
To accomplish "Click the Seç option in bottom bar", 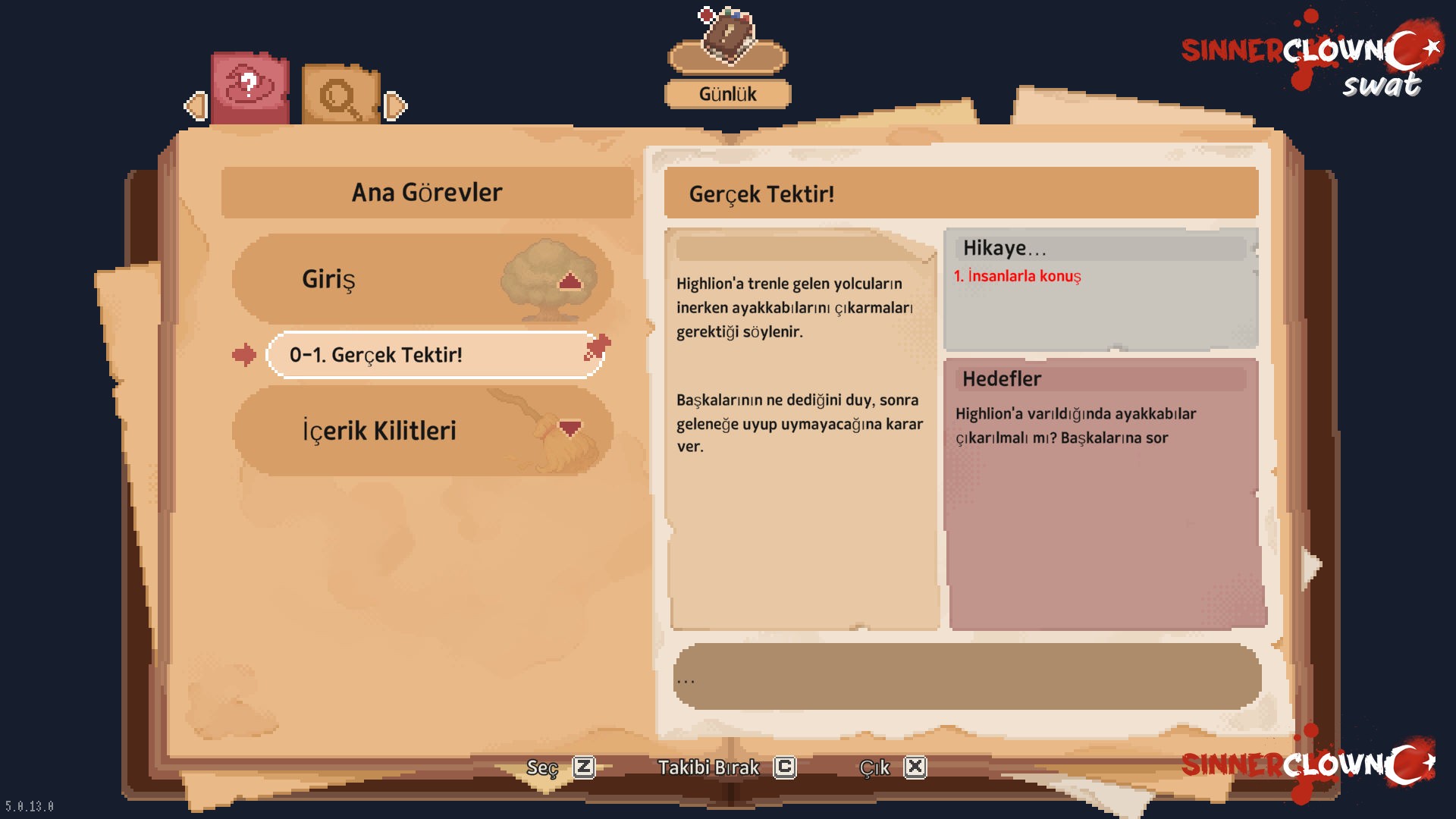I will pos(560,767).
